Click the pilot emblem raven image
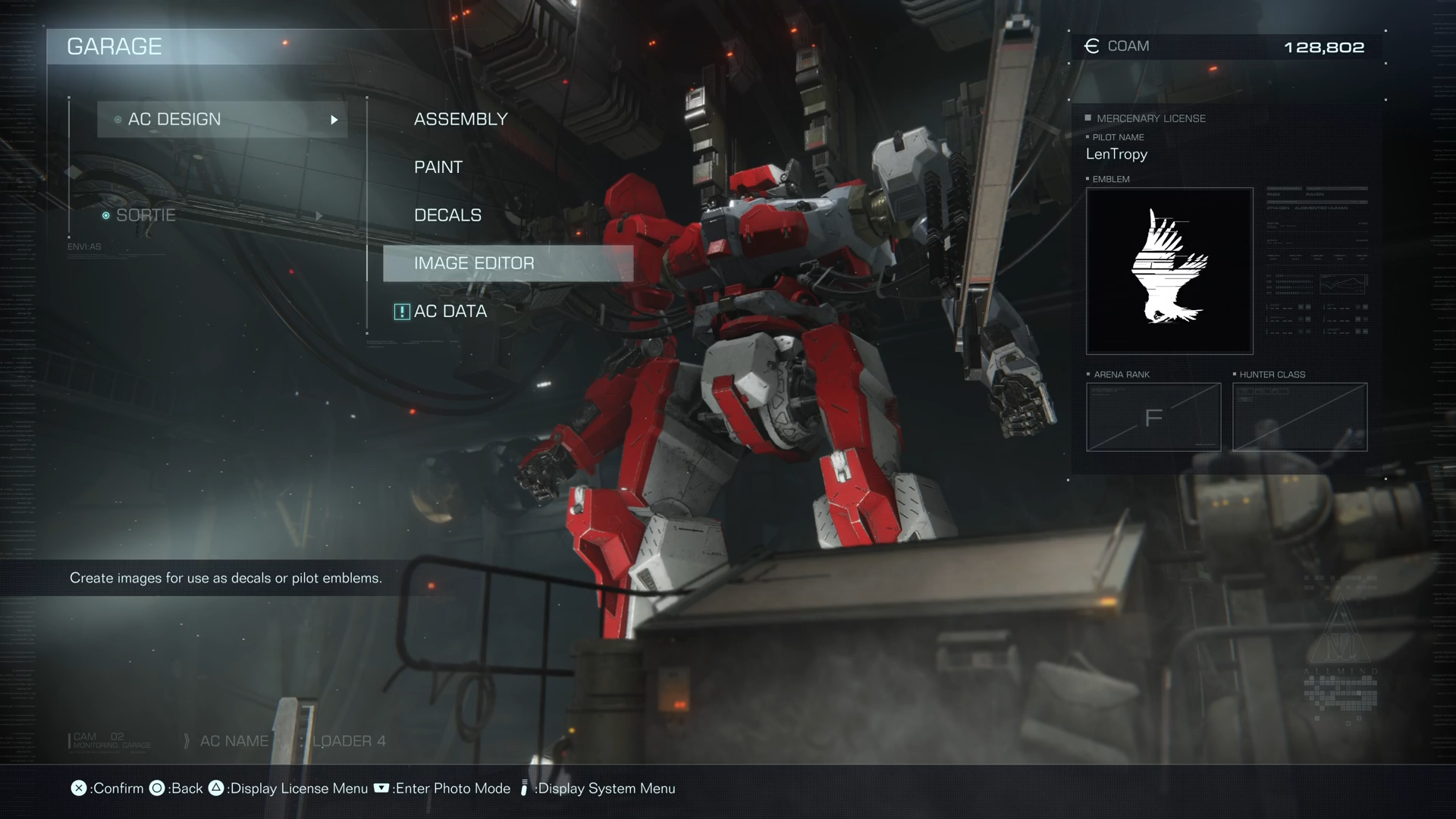 (1169, 271)
